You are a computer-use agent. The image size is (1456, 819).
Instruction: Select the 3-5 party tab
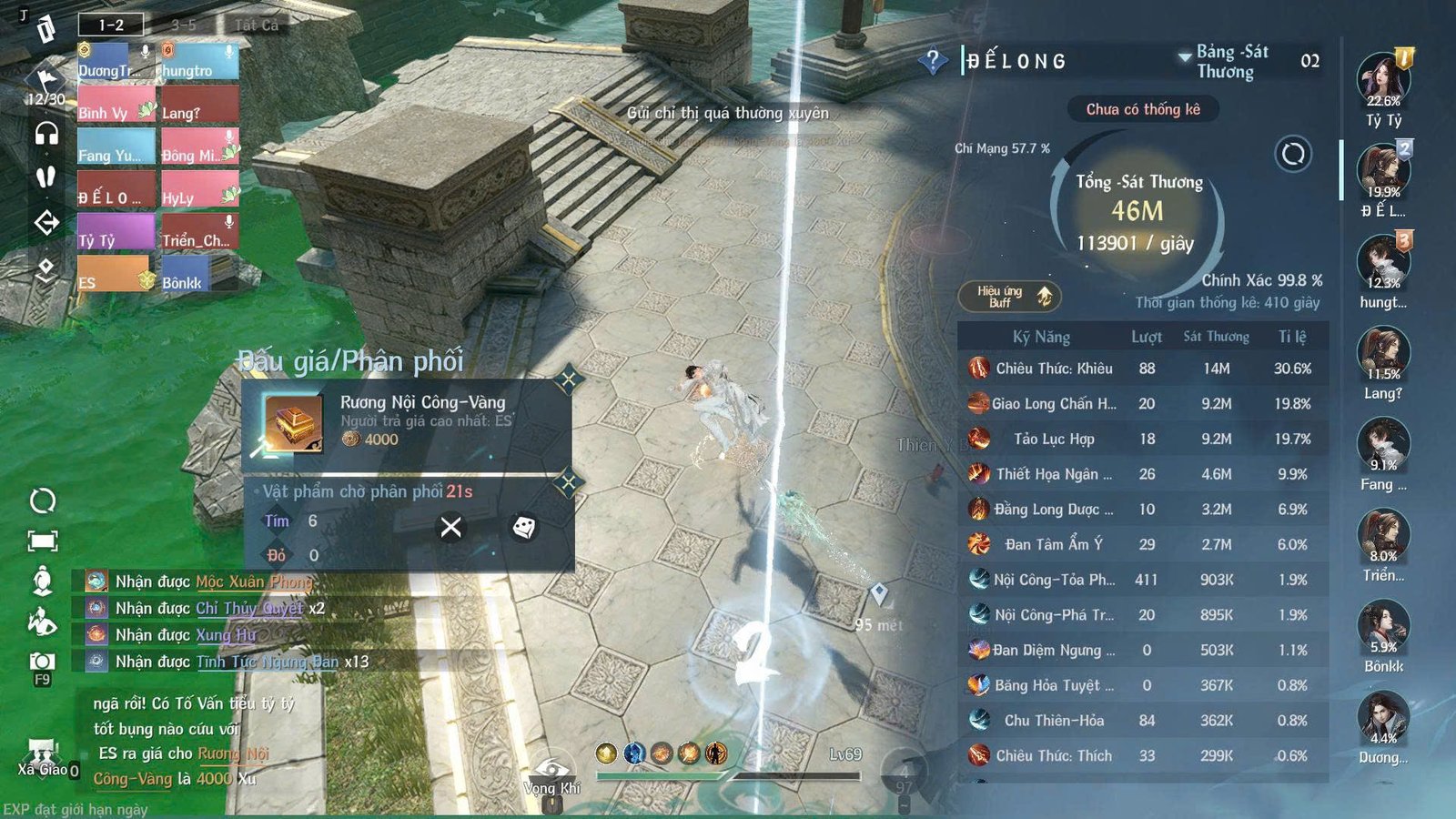tap(182, 25)
